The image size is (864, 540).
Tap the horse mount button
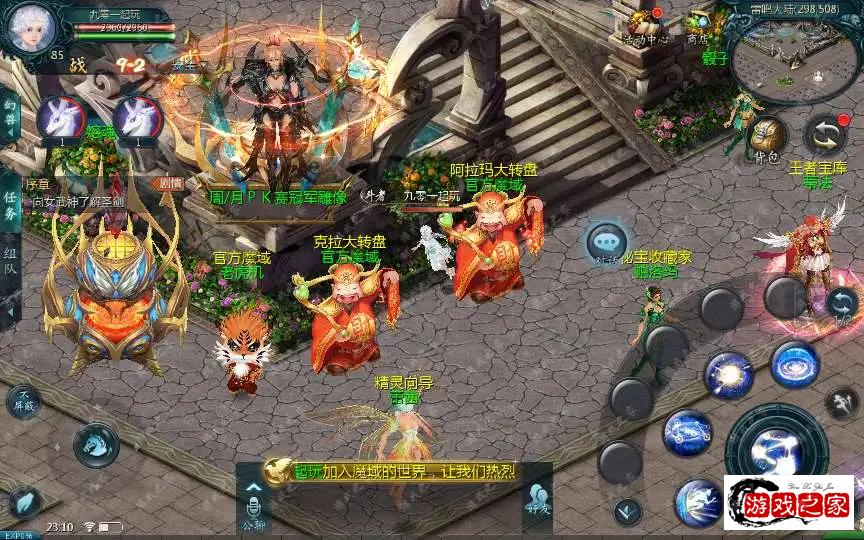(x=96, y=444)
